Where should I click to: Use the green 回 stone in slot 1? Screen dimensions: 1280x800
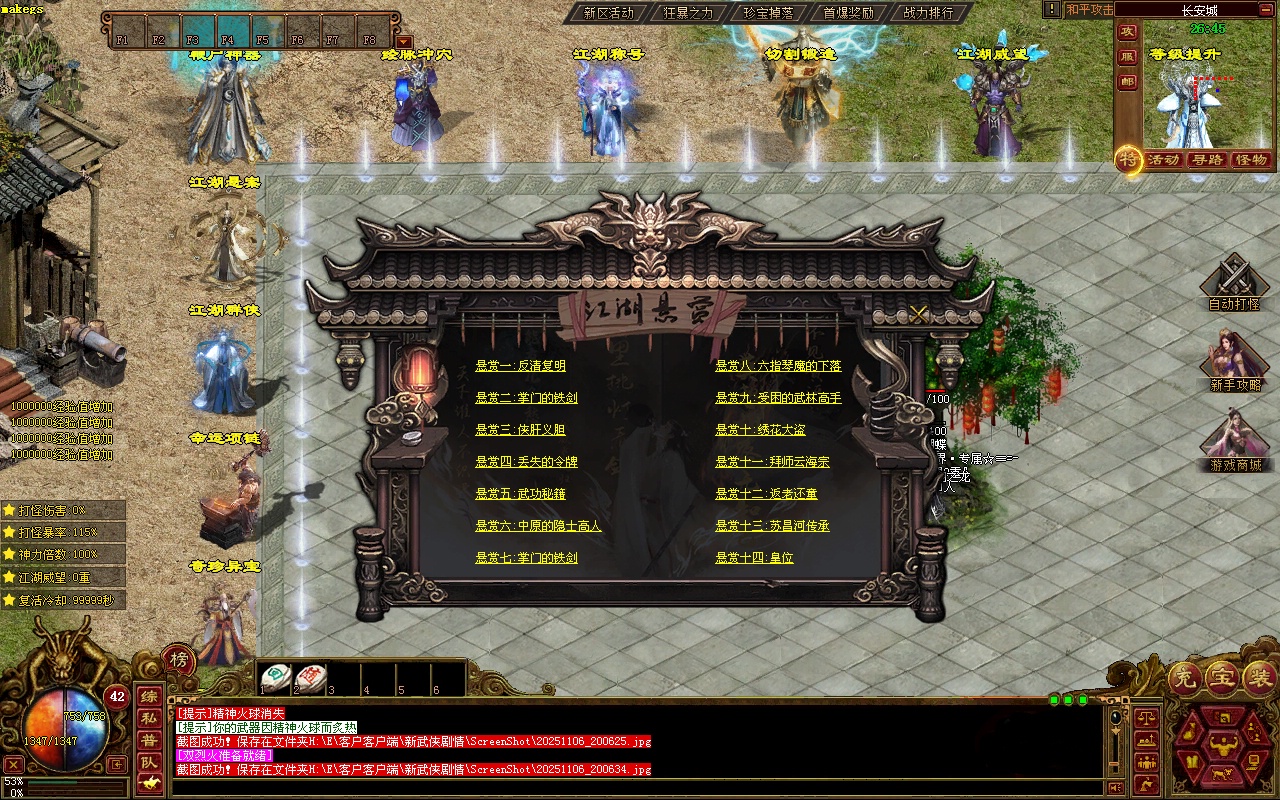pos(276,677)
